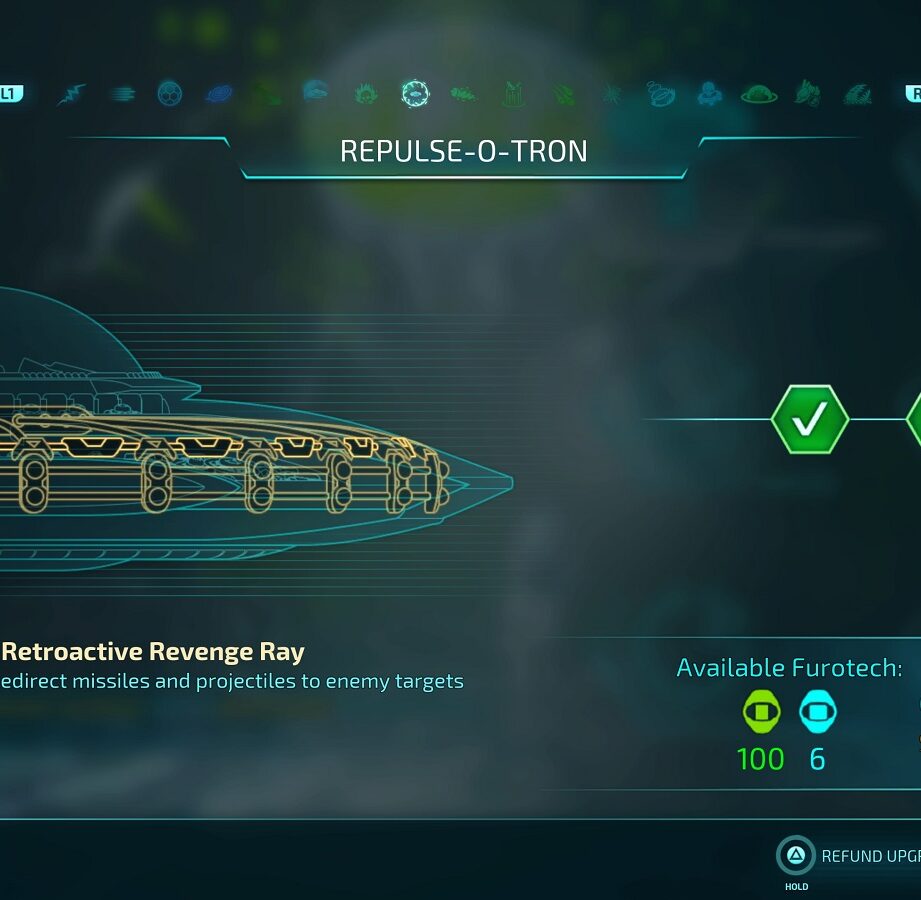Switch to the green tower beam tab

coord(513,94)
